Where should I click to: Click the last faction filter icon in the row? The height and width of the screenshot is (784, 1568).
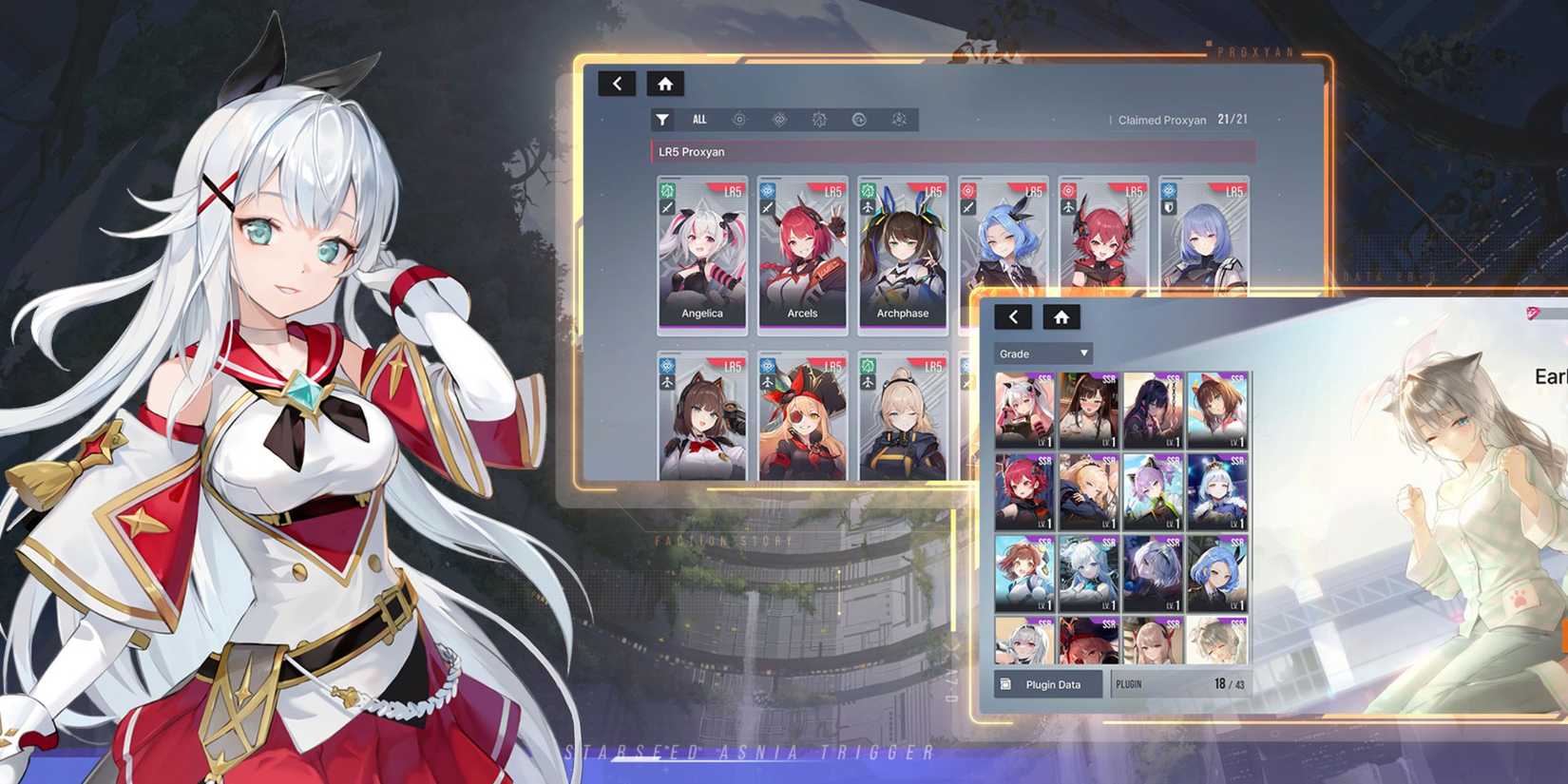(899, 119)
